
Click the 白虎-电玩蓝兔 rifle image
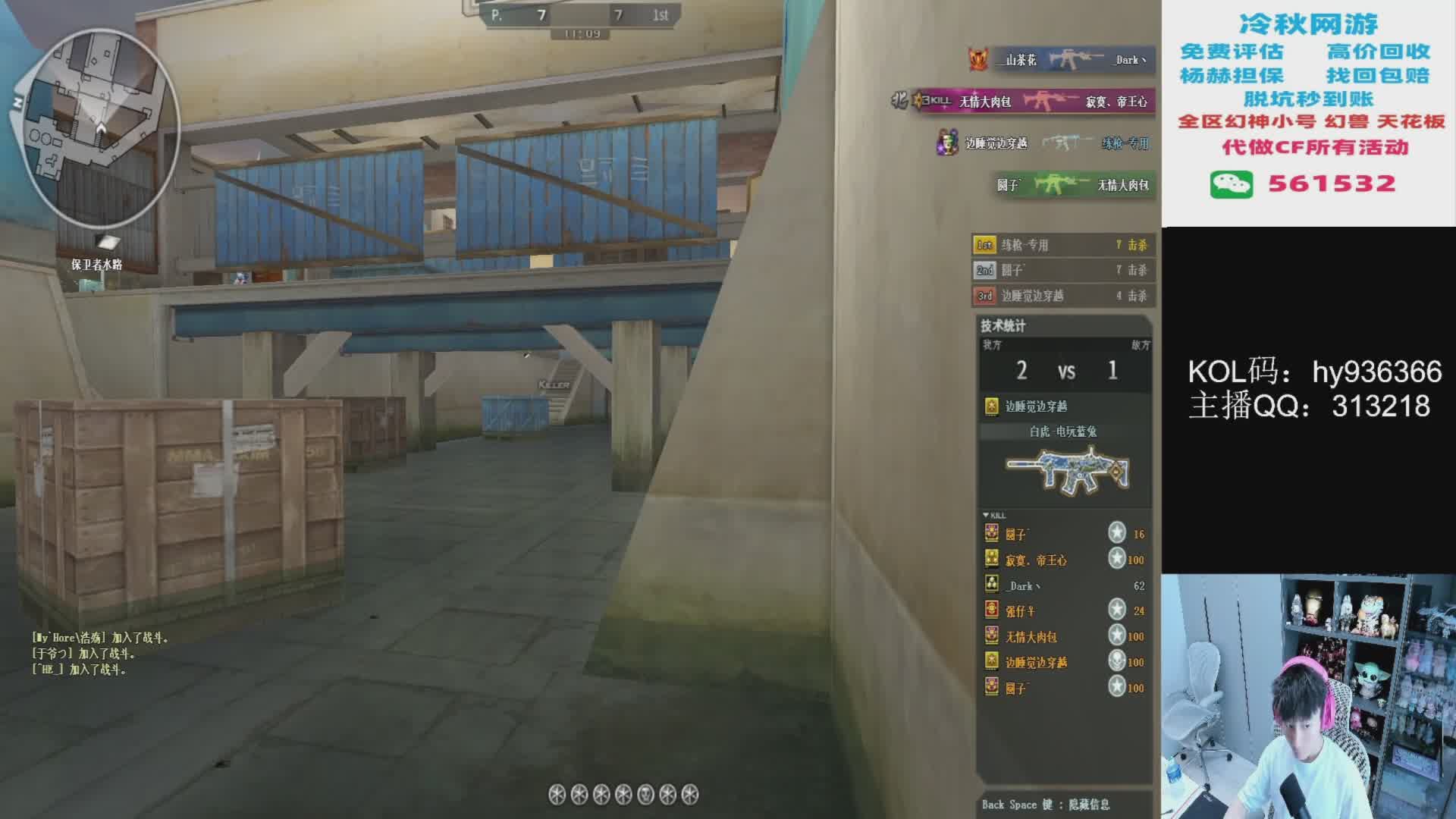(1066, 471)
